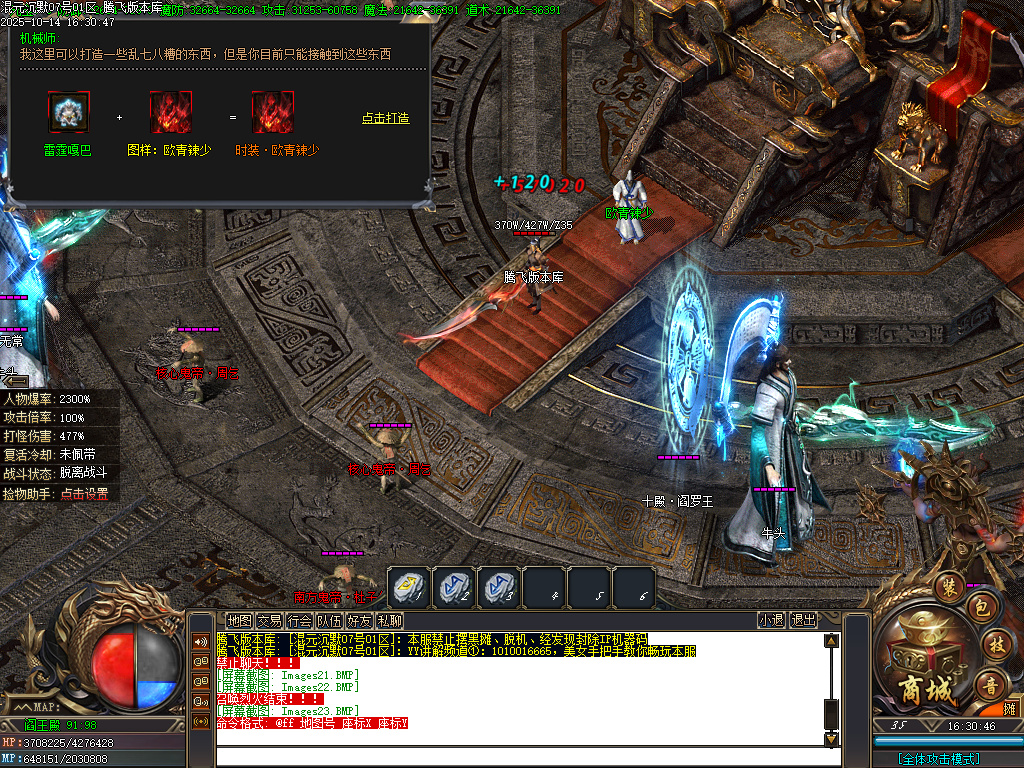Select the 时装·欧青辣少 result icon
Viewport: 1024px width, 768px height.
point(272,112)
